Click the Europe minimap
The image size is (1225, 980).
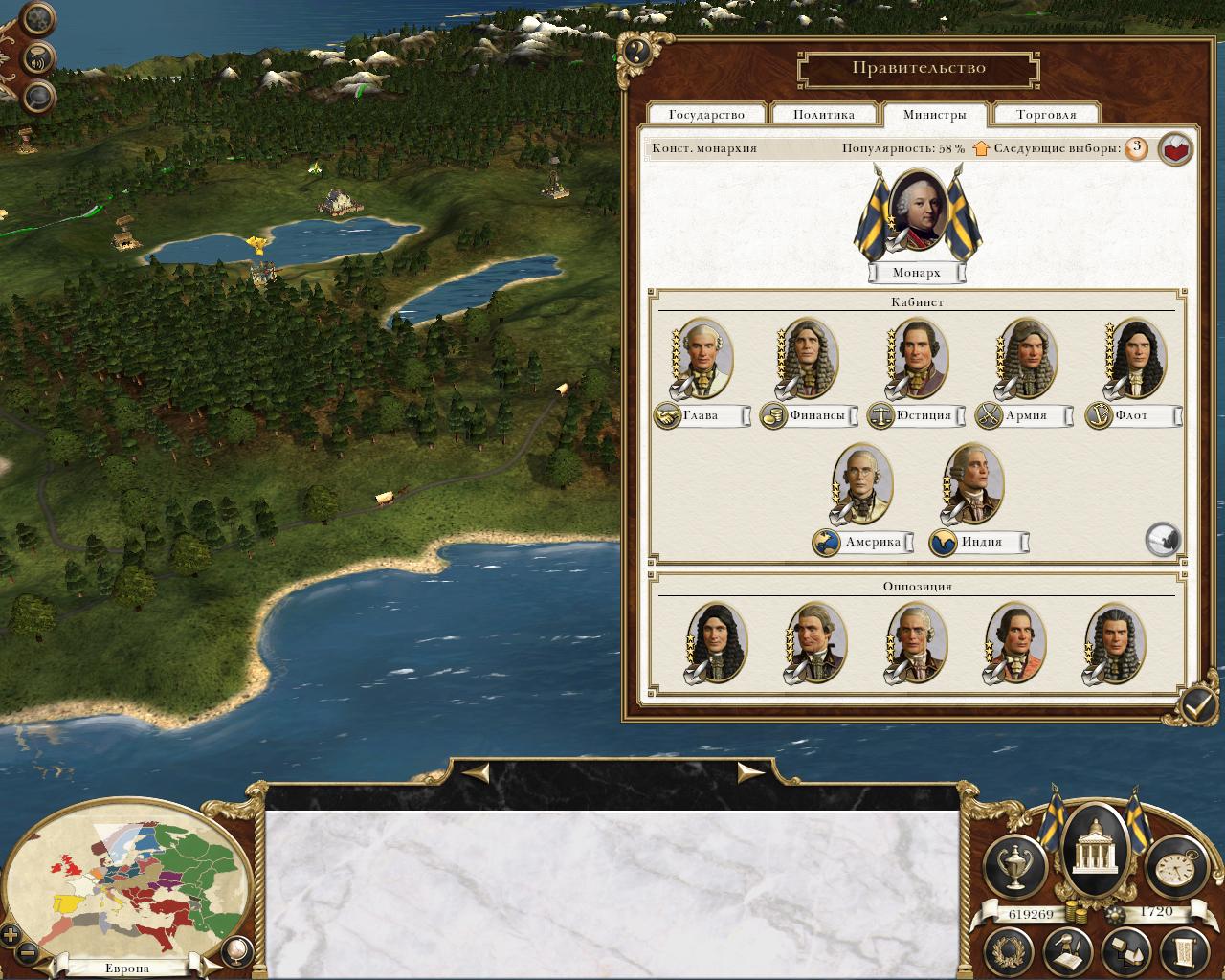tap(129, 880)
